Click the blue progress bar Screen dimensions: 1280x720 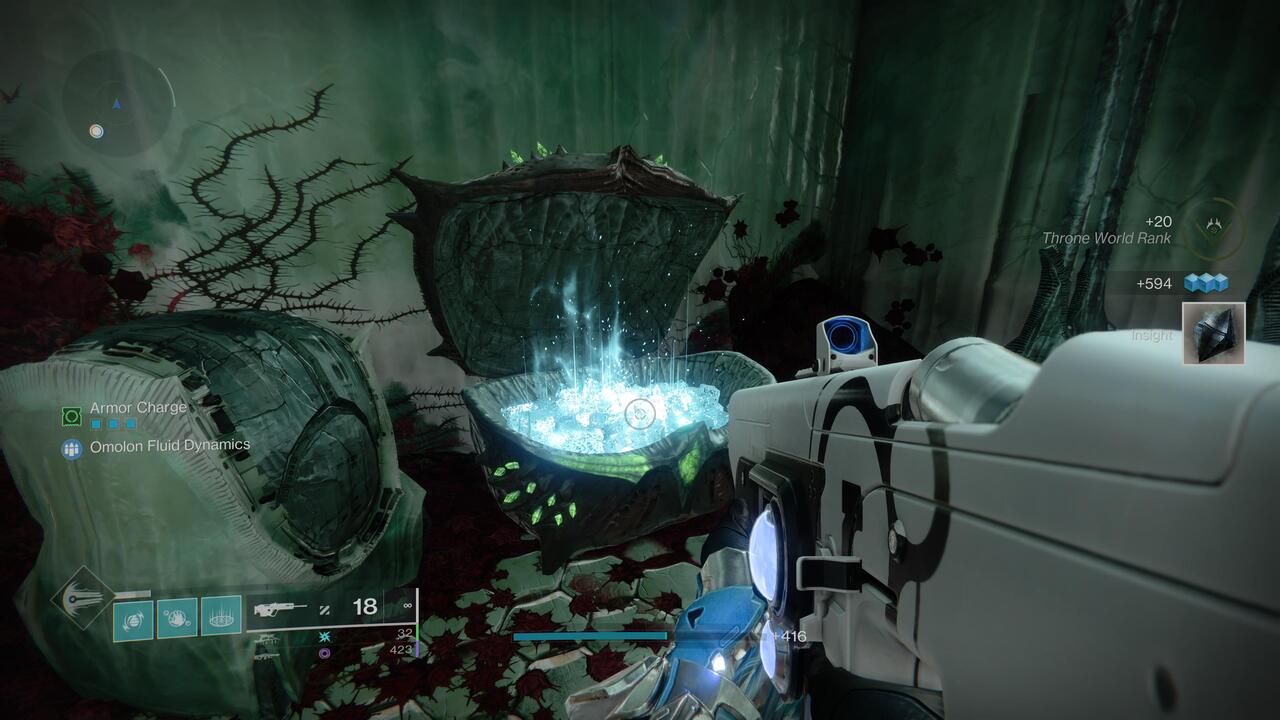tap(590, 635)
